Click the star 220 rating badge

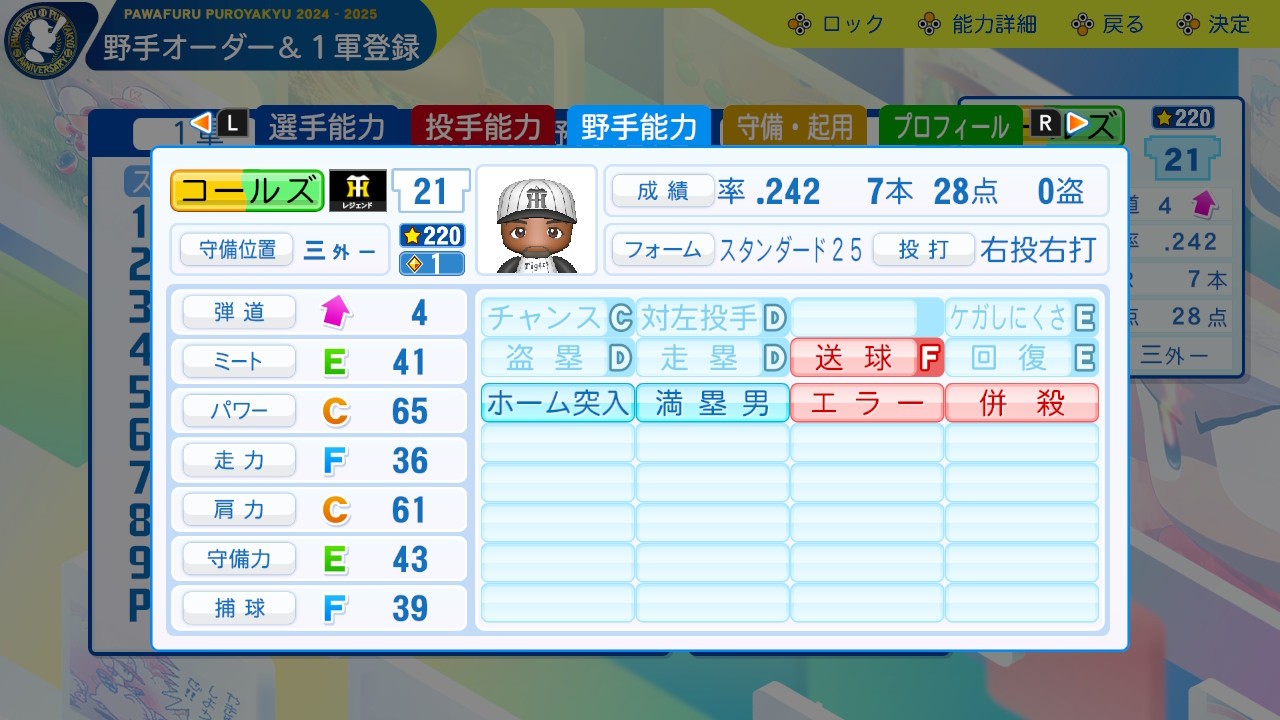431,237
